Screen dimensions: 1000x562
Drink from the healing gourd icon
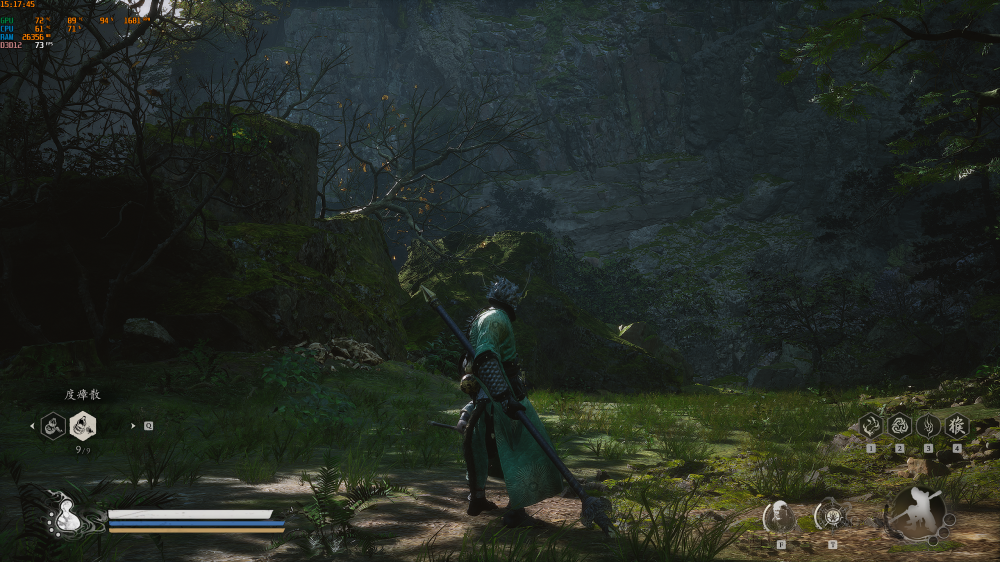68,515
